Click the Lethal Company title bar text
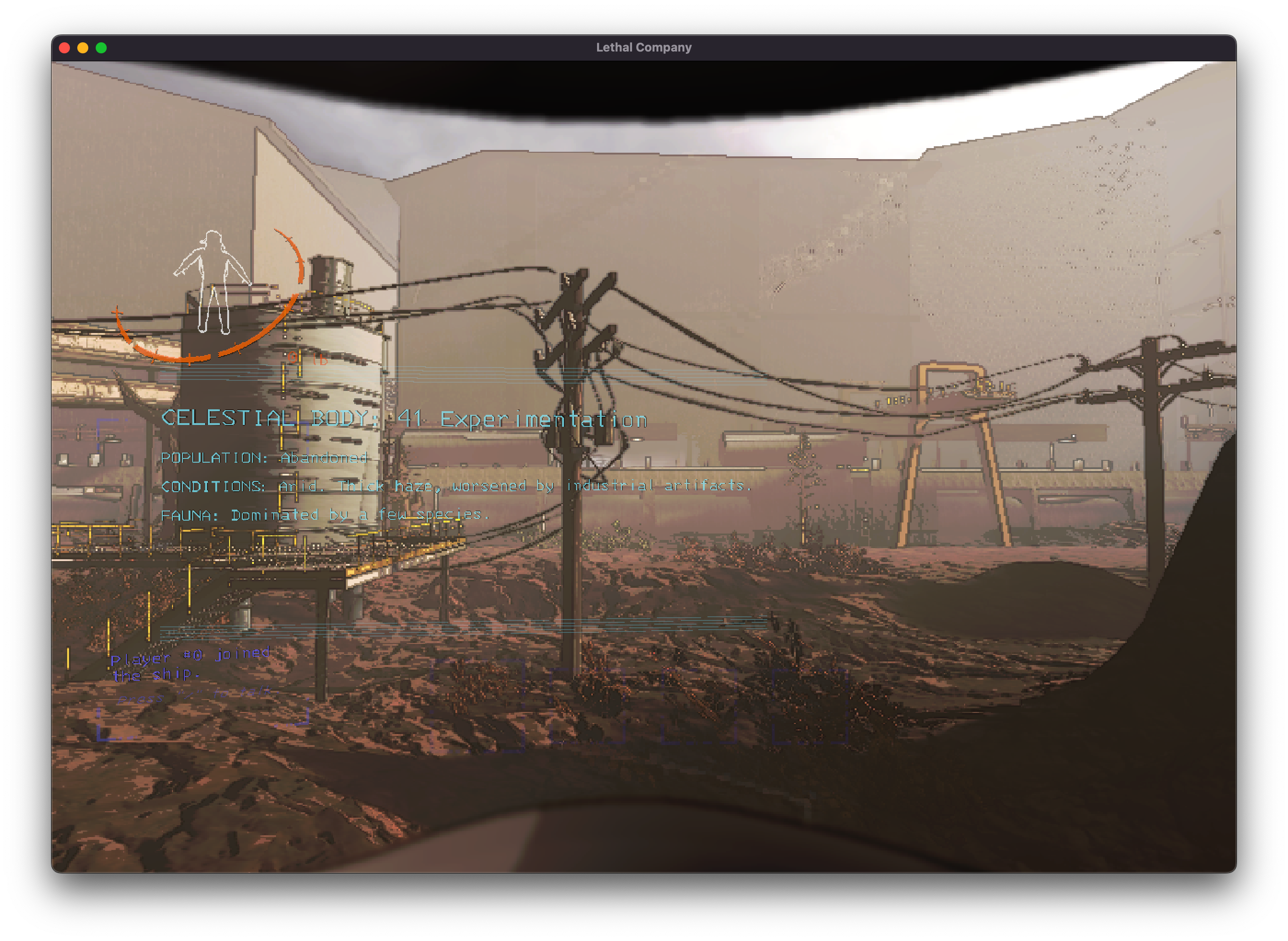 tap(644, 47)
